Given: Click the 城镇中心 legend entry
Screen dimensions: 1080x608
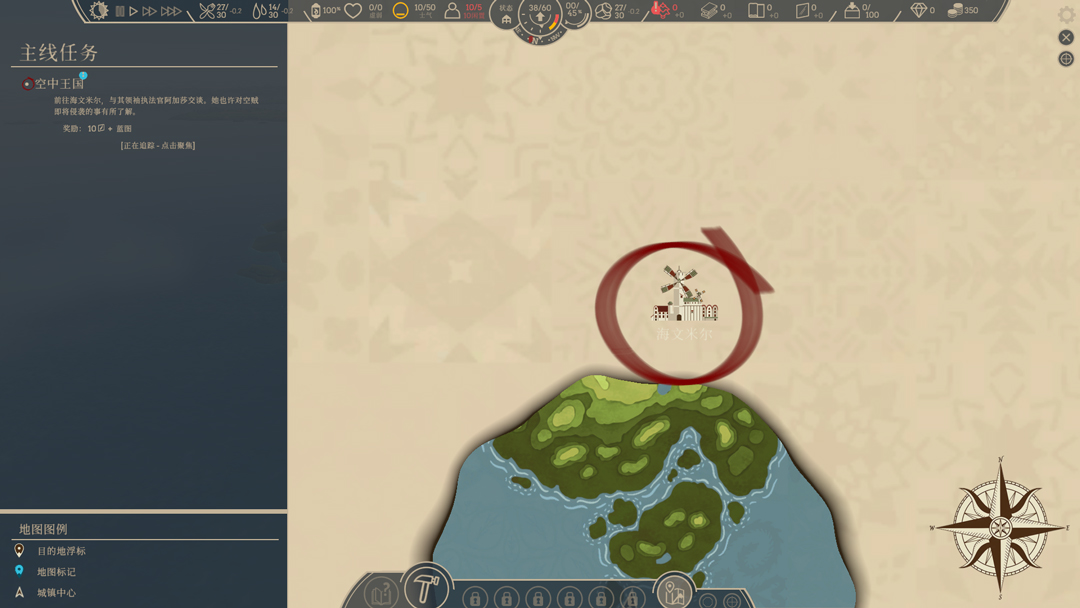Looking at the screenshot, I should (56, 593).
